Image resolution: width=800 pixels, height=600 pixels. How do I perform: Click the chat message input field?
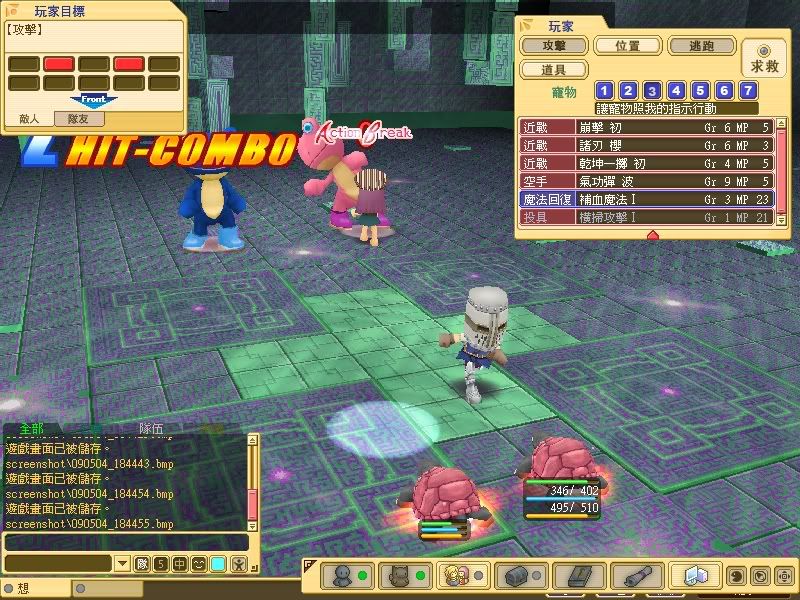(x=125, y=542)
